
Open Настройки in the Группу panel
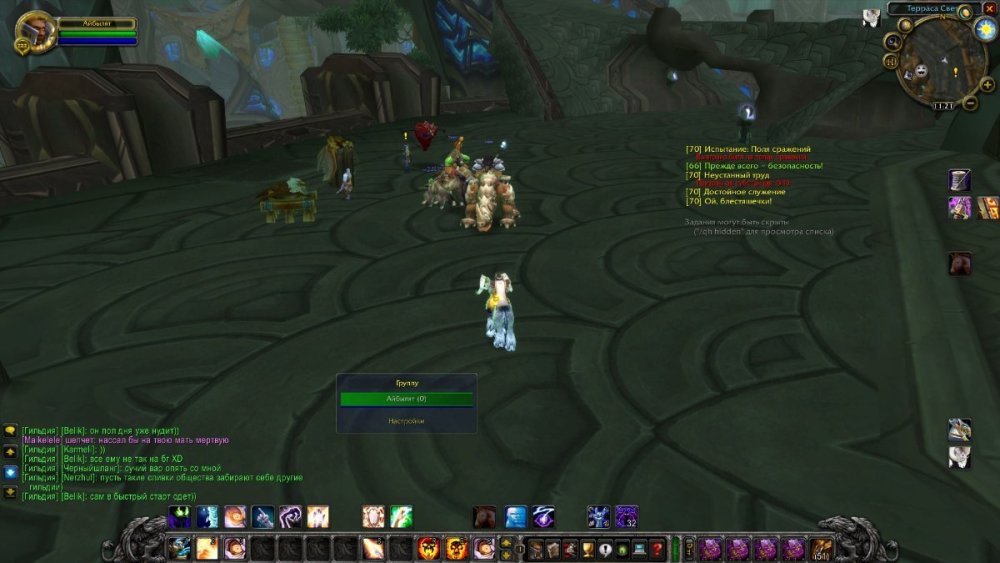pyautogui.click(x=406, y=421)
